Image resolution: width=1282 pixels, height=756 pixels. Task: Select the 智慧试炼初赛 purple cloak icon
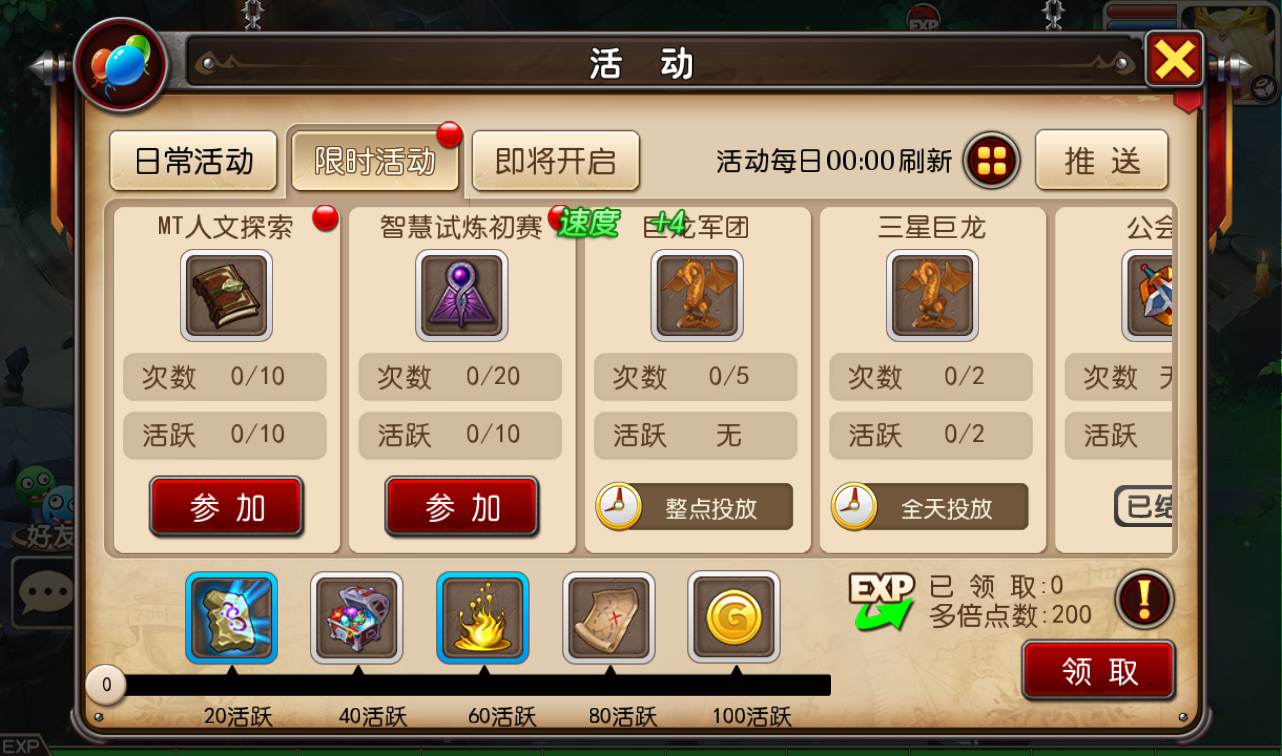click(460, 295)
